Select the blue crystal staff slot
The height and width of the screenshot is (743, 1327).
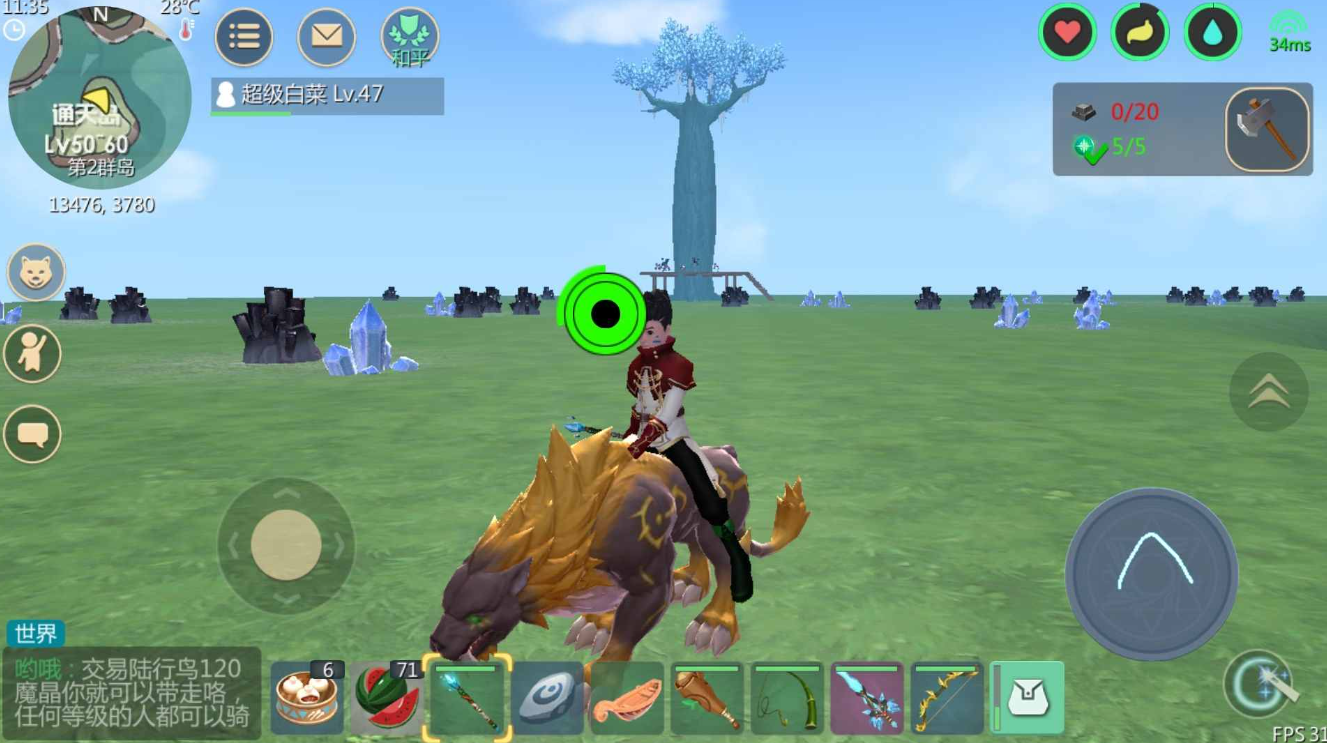point(467,698)
